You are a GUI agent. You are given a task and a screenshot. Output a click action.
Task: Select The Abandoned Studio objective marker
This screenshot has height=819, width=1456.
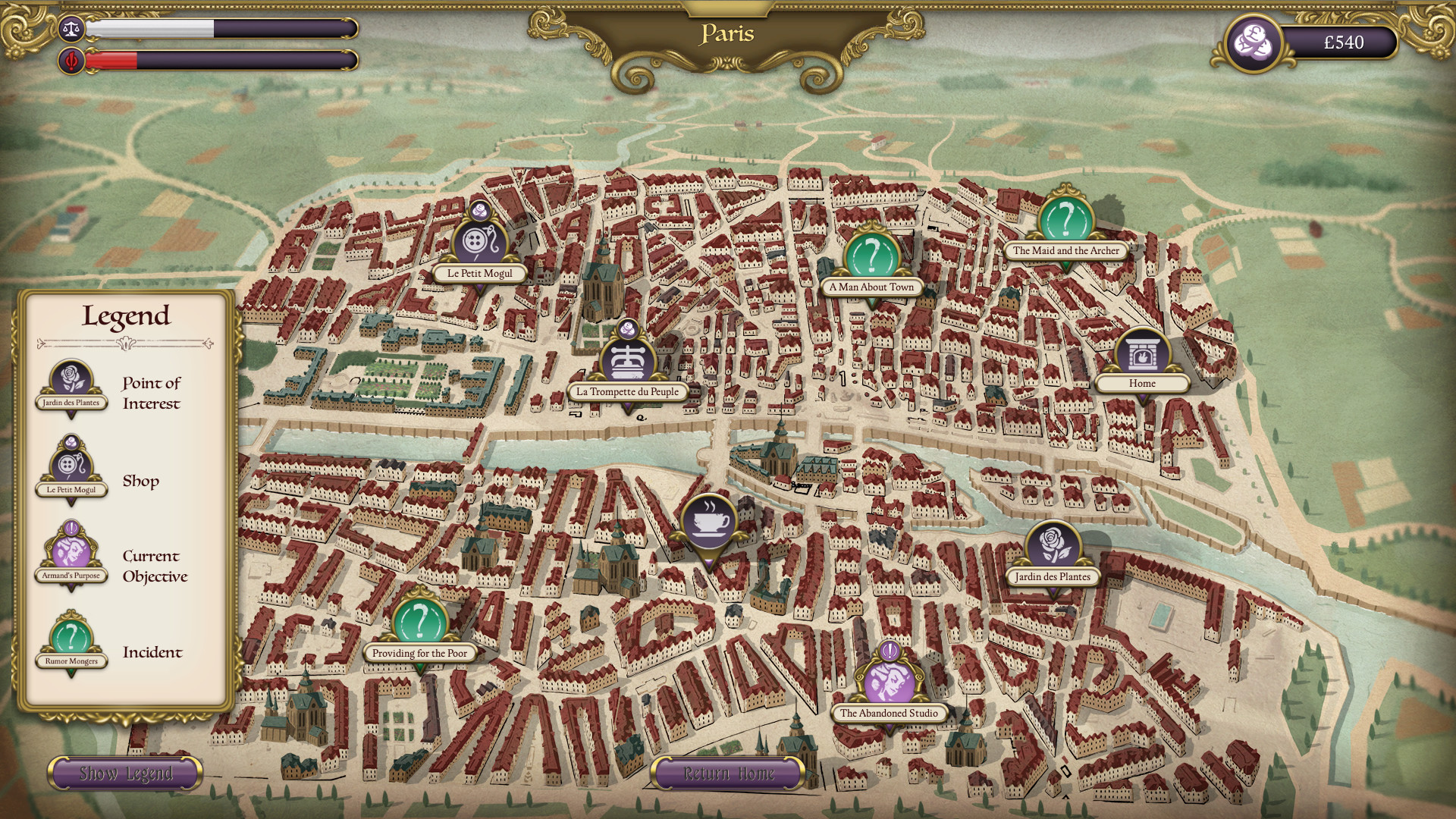[x=888, y=682]
